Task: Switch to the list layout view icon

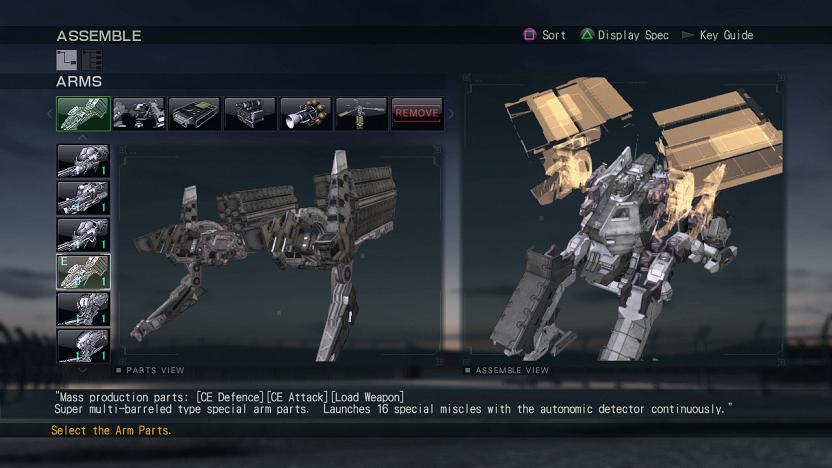Action: coord(92,60)
